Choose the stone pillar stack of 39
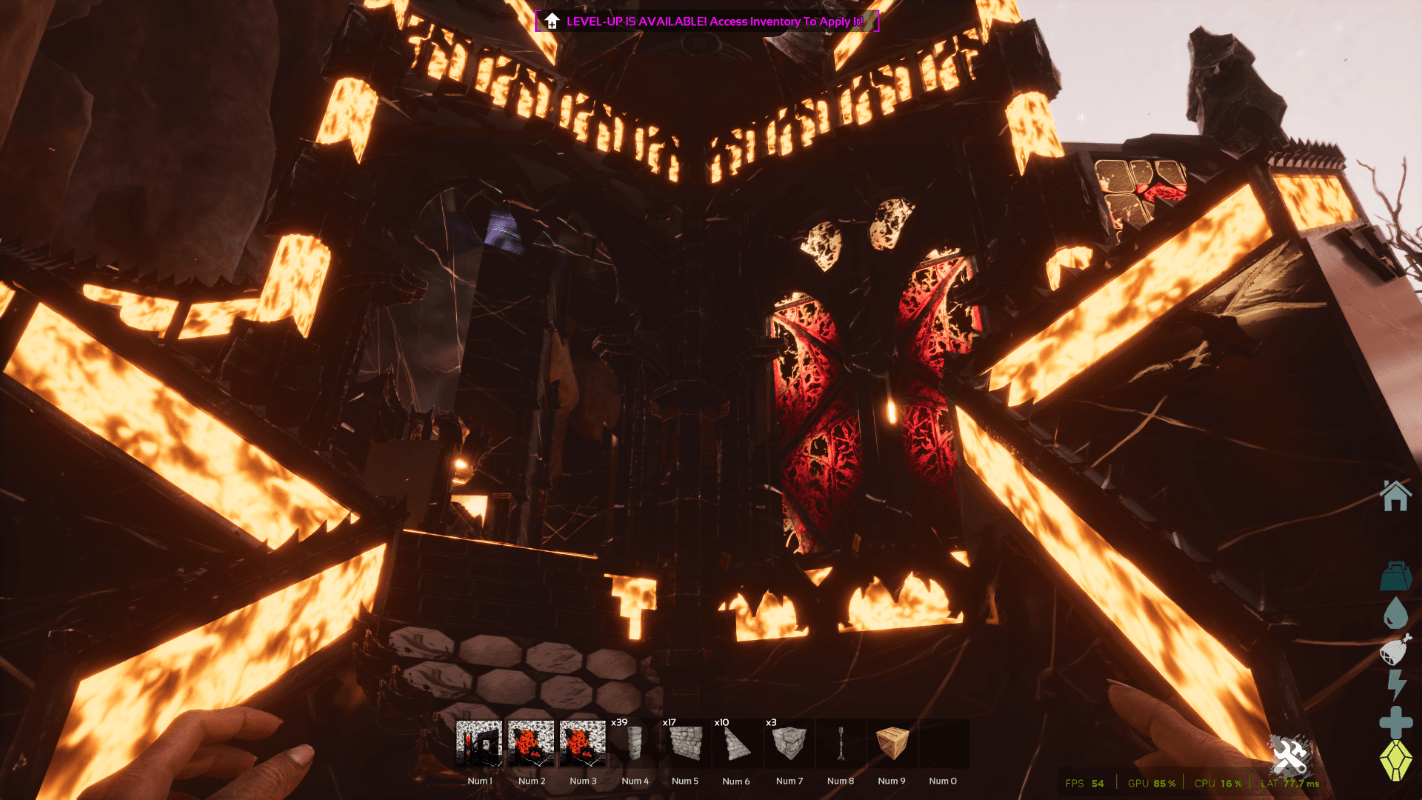 click(634, 744)
